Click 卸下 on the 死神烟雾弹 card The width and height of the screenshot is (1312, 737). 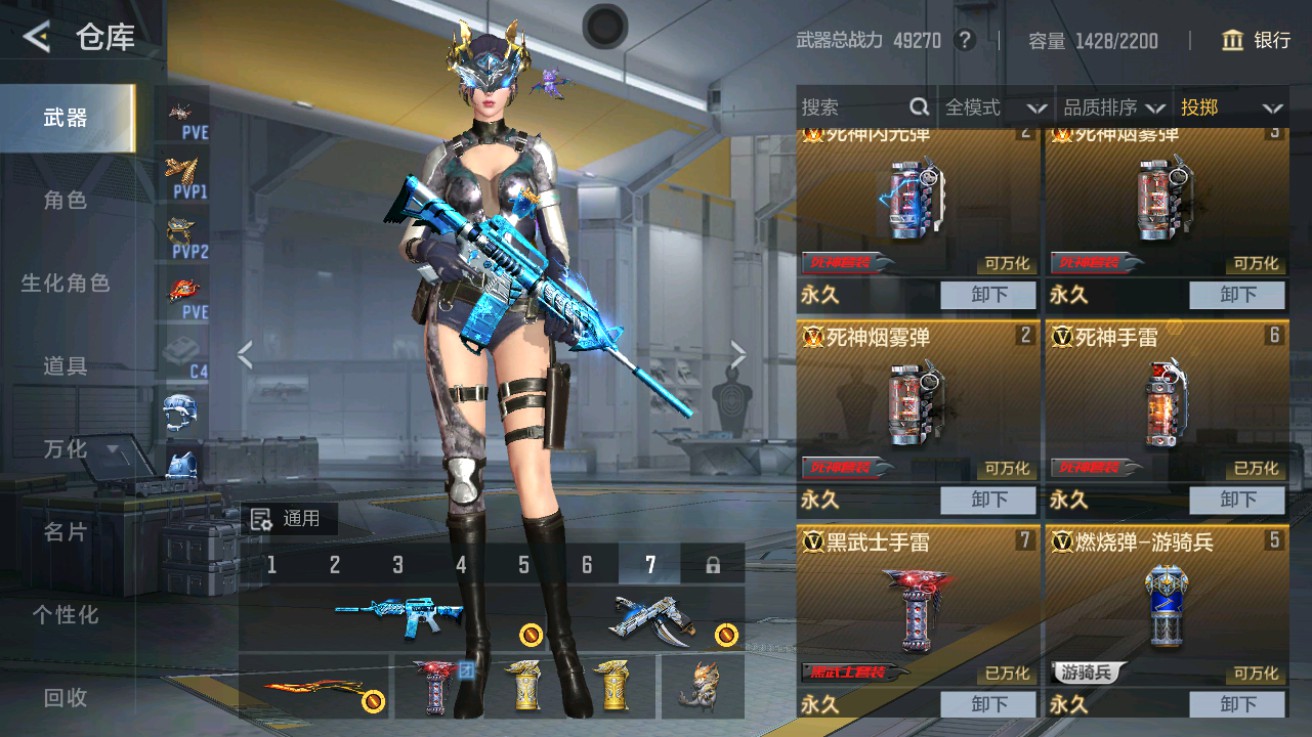[x=988, y=500]
